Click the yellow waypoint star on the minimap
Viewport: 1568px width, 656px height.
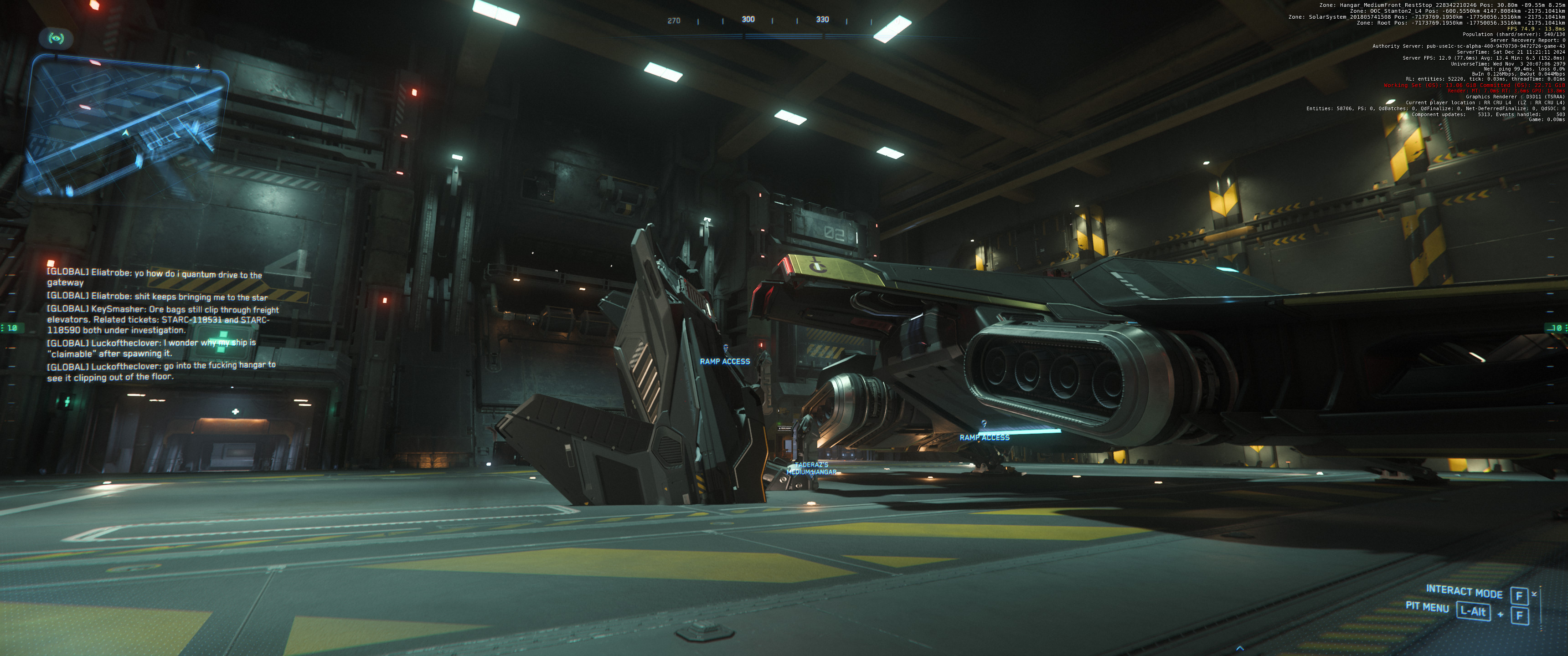point(198,67)
